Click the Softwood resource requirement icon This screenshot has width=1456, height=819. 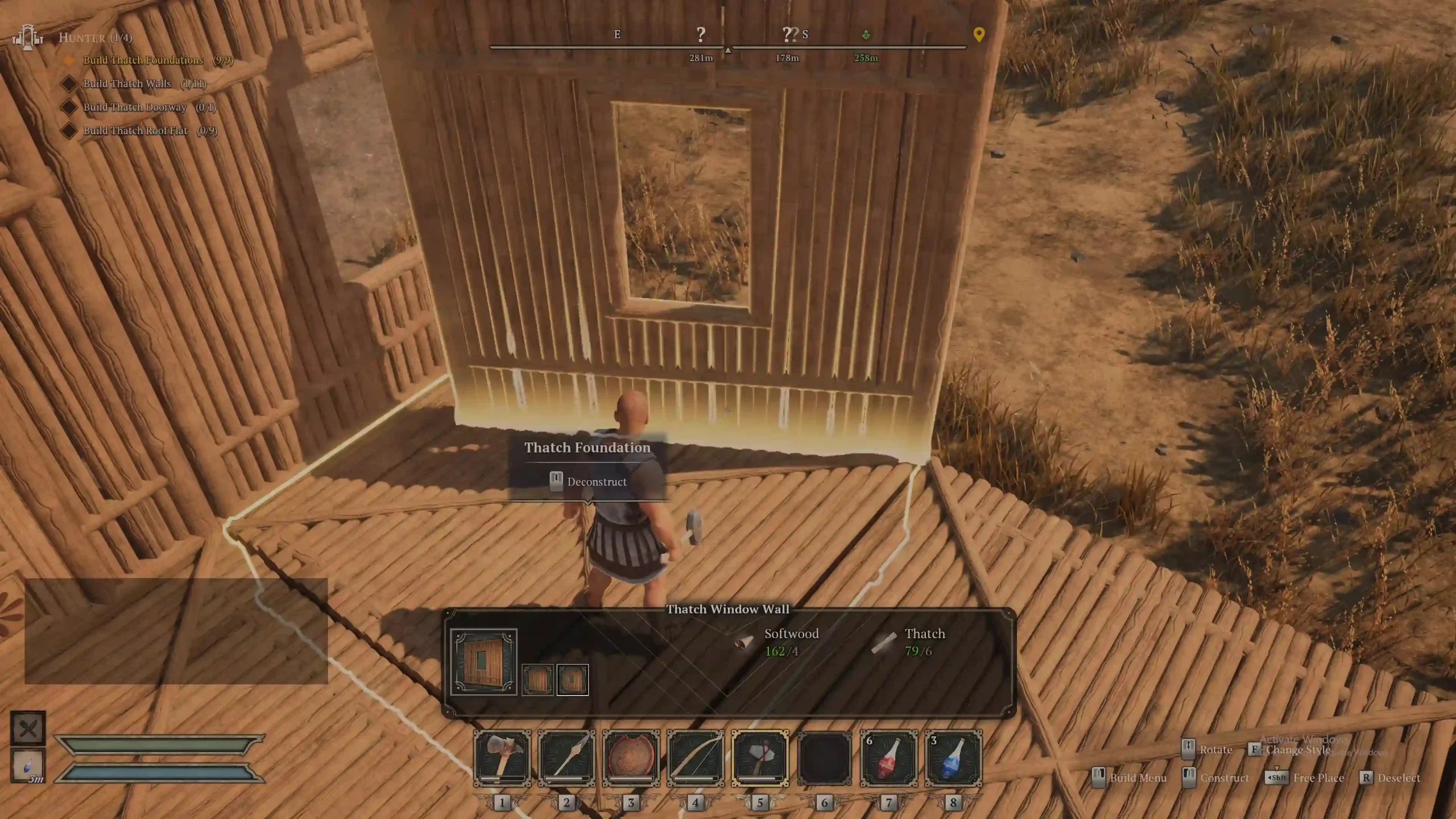click(x=744, y=643)
